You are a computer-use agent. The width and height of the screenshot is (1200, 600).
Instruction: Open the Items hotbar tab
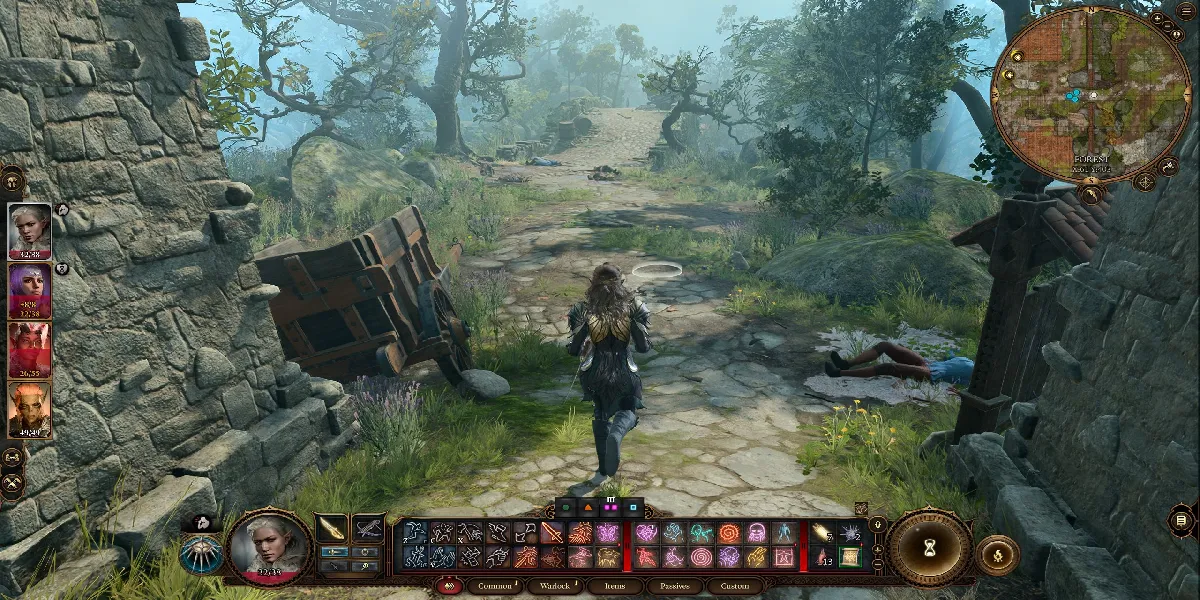tap(614, 586)
